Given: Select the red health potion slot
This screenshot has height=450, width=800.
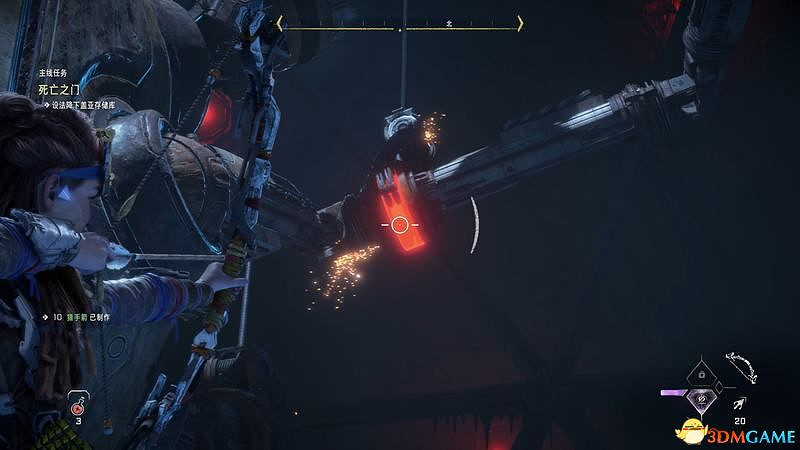Looking at the screenshot, I should pos(78,404).
